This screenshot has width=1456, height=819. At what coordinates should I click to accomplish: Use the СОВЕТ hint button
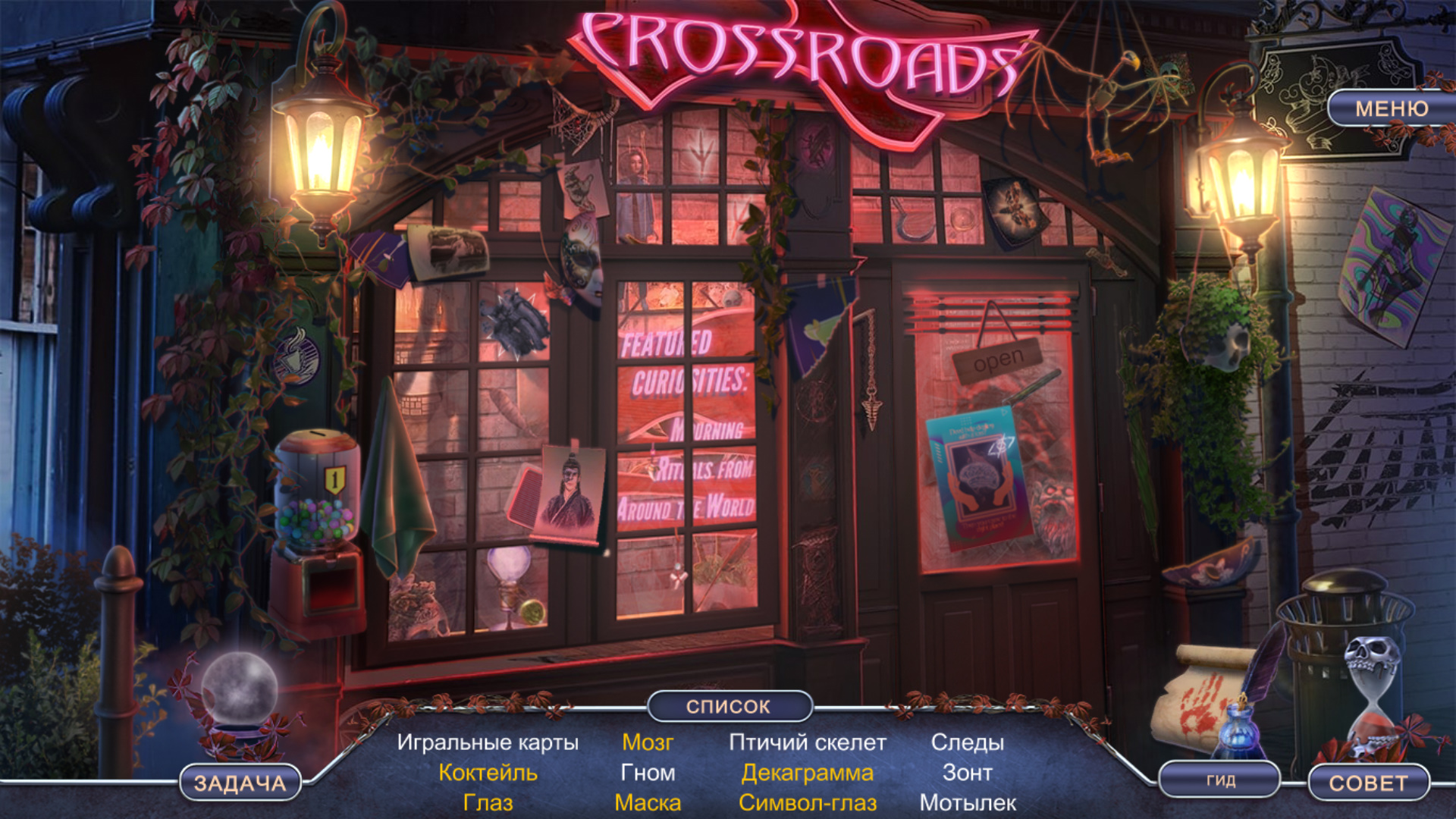click(x=1368, y=783)
